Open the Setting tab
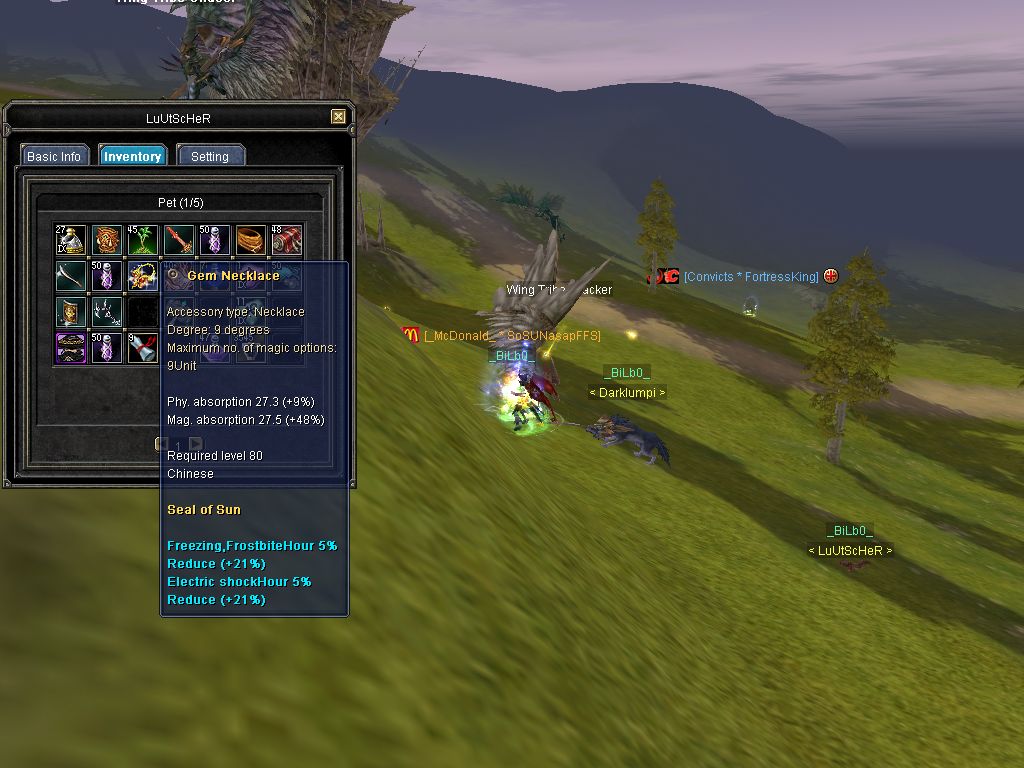1024x768 pixels. tap(210, 156)
